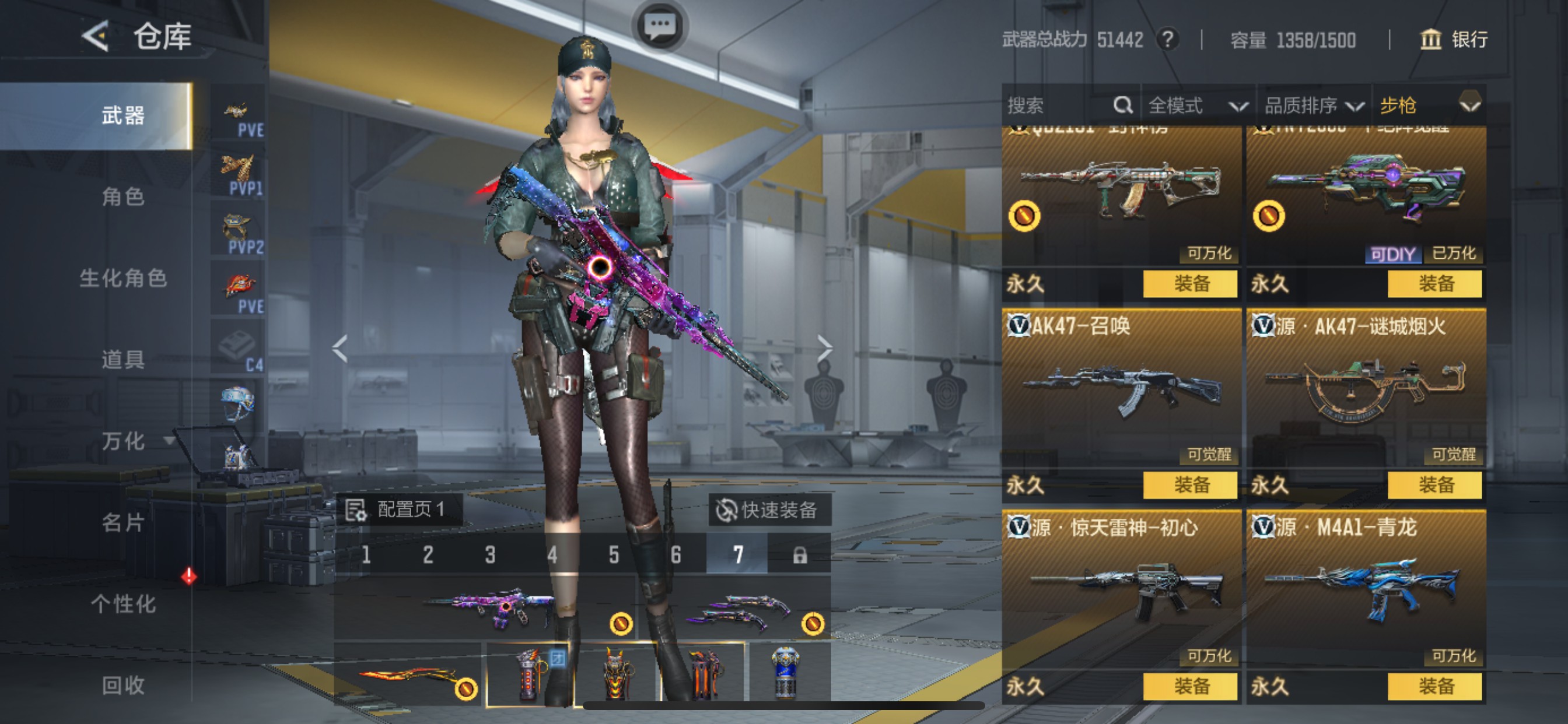Show the weapon power help question mark
The image size is (1568, 724).
click(1167, 40)
